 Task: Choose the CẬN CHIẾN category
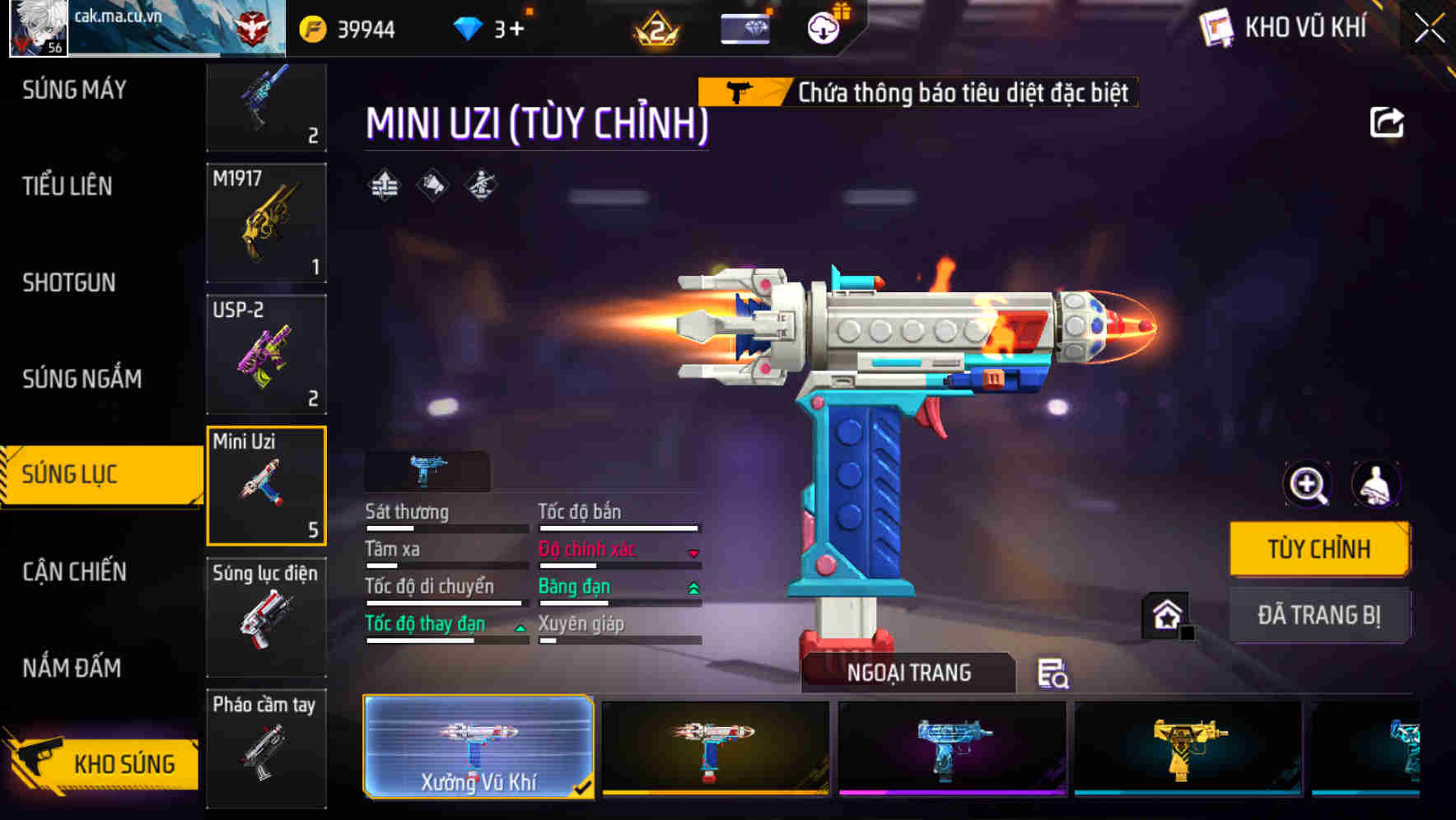pyautogui.click(x=74, y=571)
